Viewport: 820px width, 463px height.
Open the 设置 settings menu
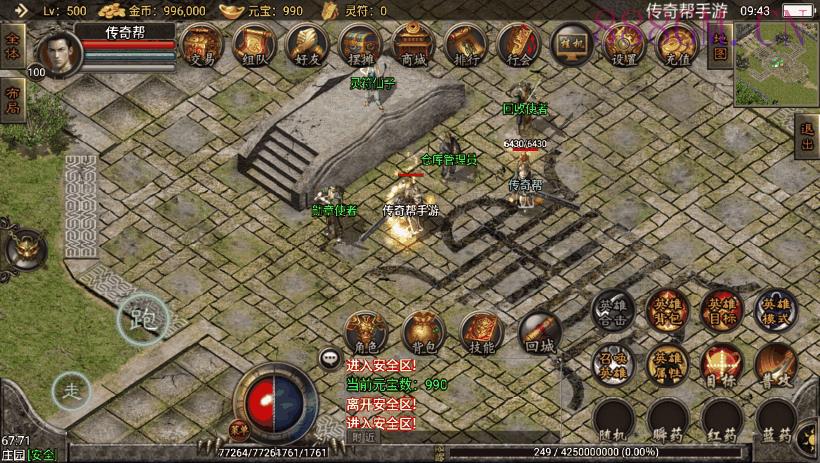(x=624, y=46)
